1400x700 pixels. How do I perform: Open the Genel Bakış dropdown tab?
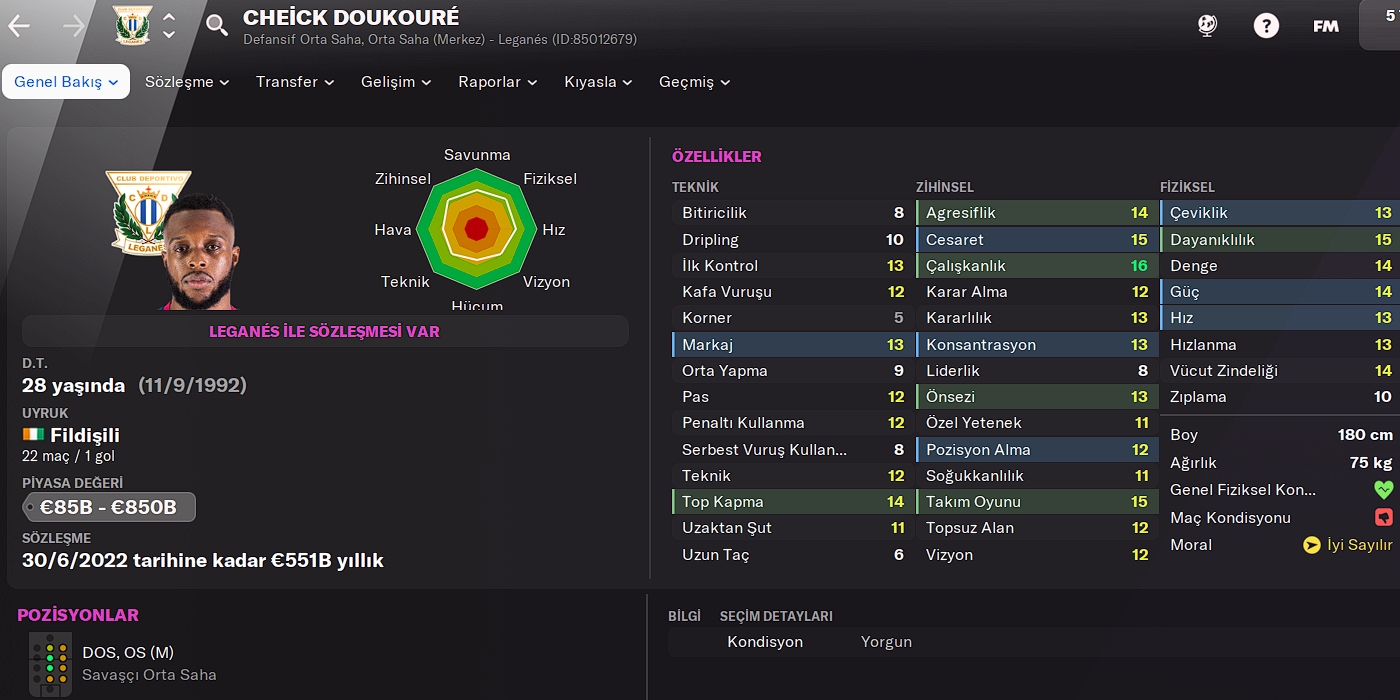coord(66,82)
